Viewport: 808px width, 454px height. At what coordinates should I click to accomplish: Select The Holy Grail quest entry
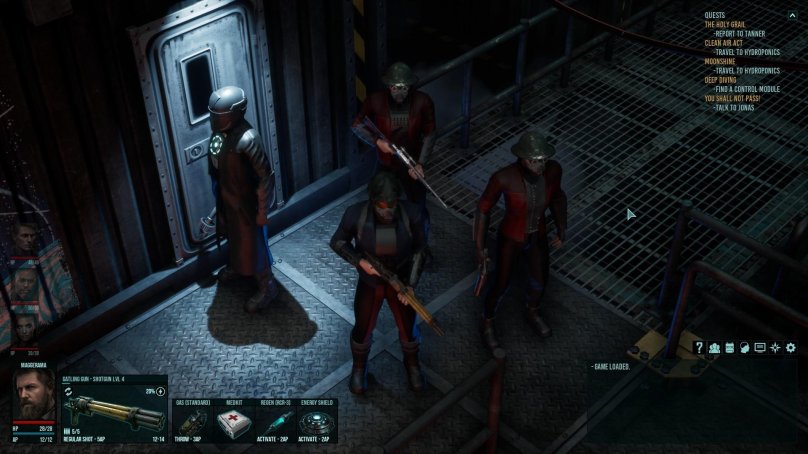pyautogui.click(x=727, y=24)
